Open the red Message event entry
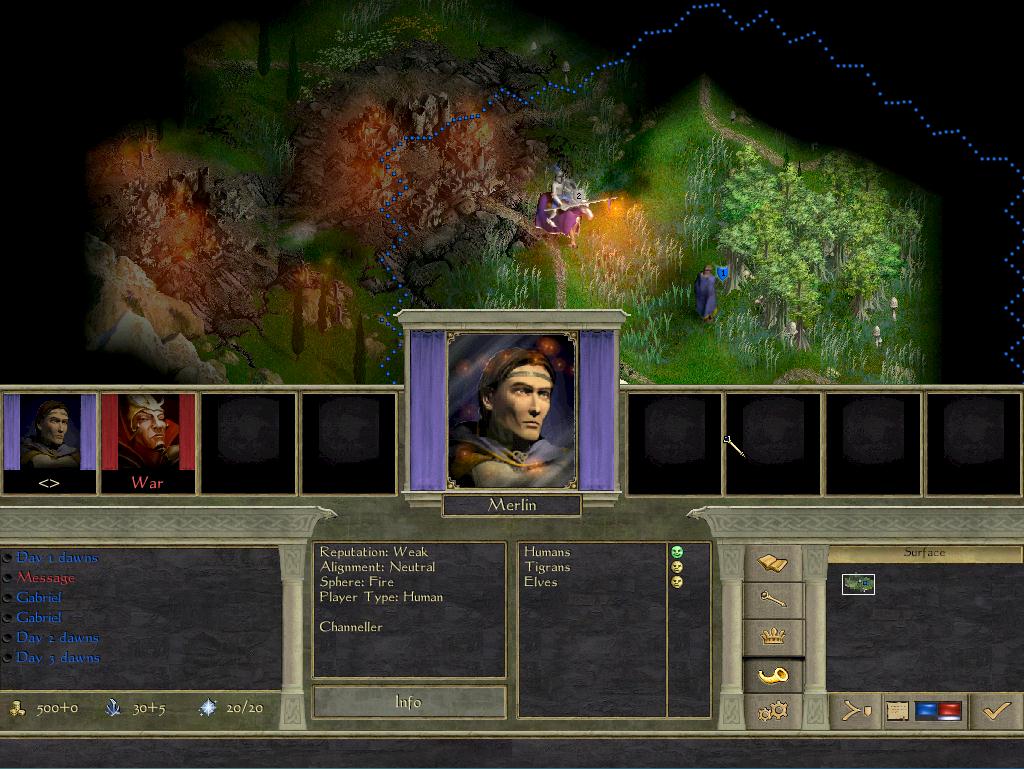The width and height of the screenshot is (1024, 769). click(x=45, y=578)
